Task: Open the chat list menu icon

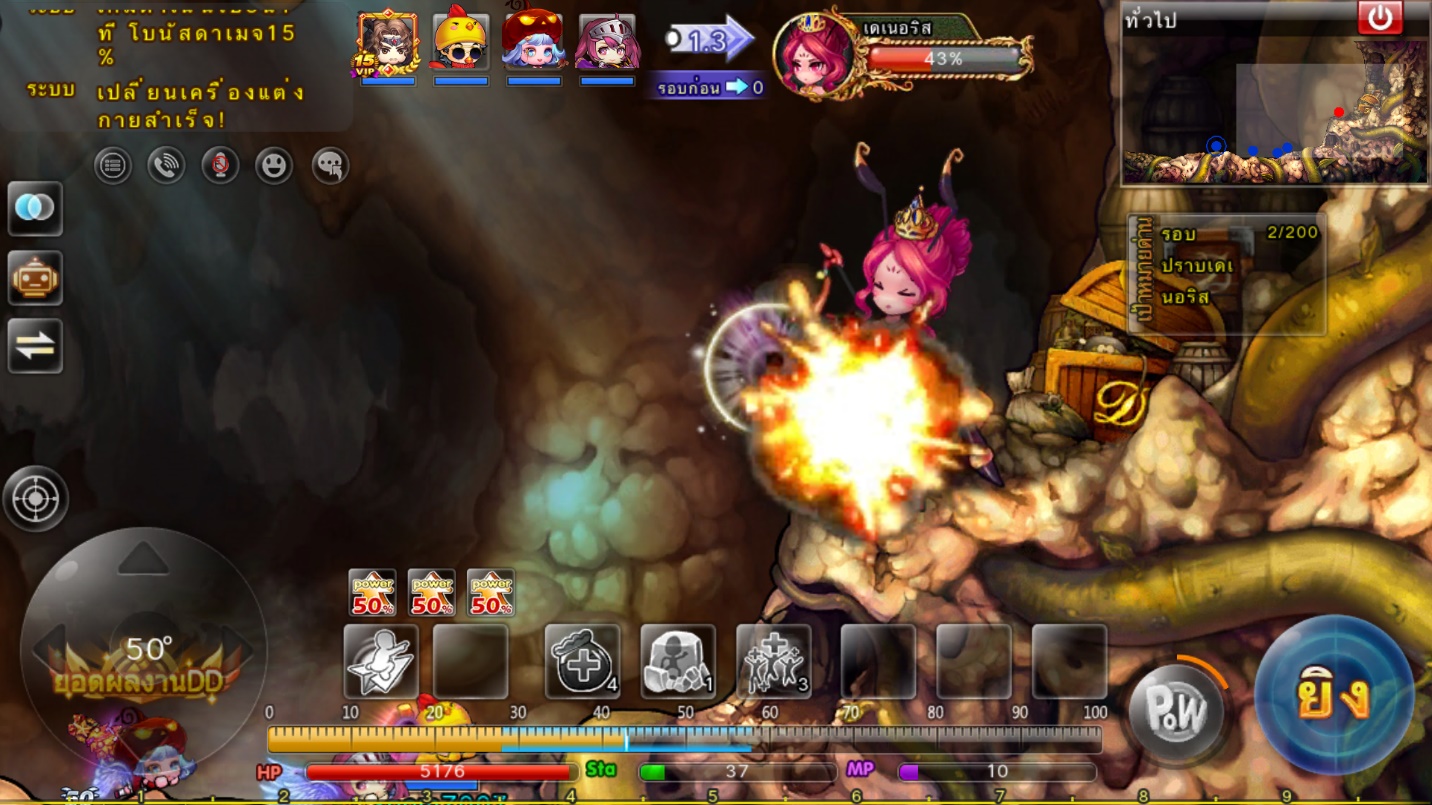Action: coord(113,166)
